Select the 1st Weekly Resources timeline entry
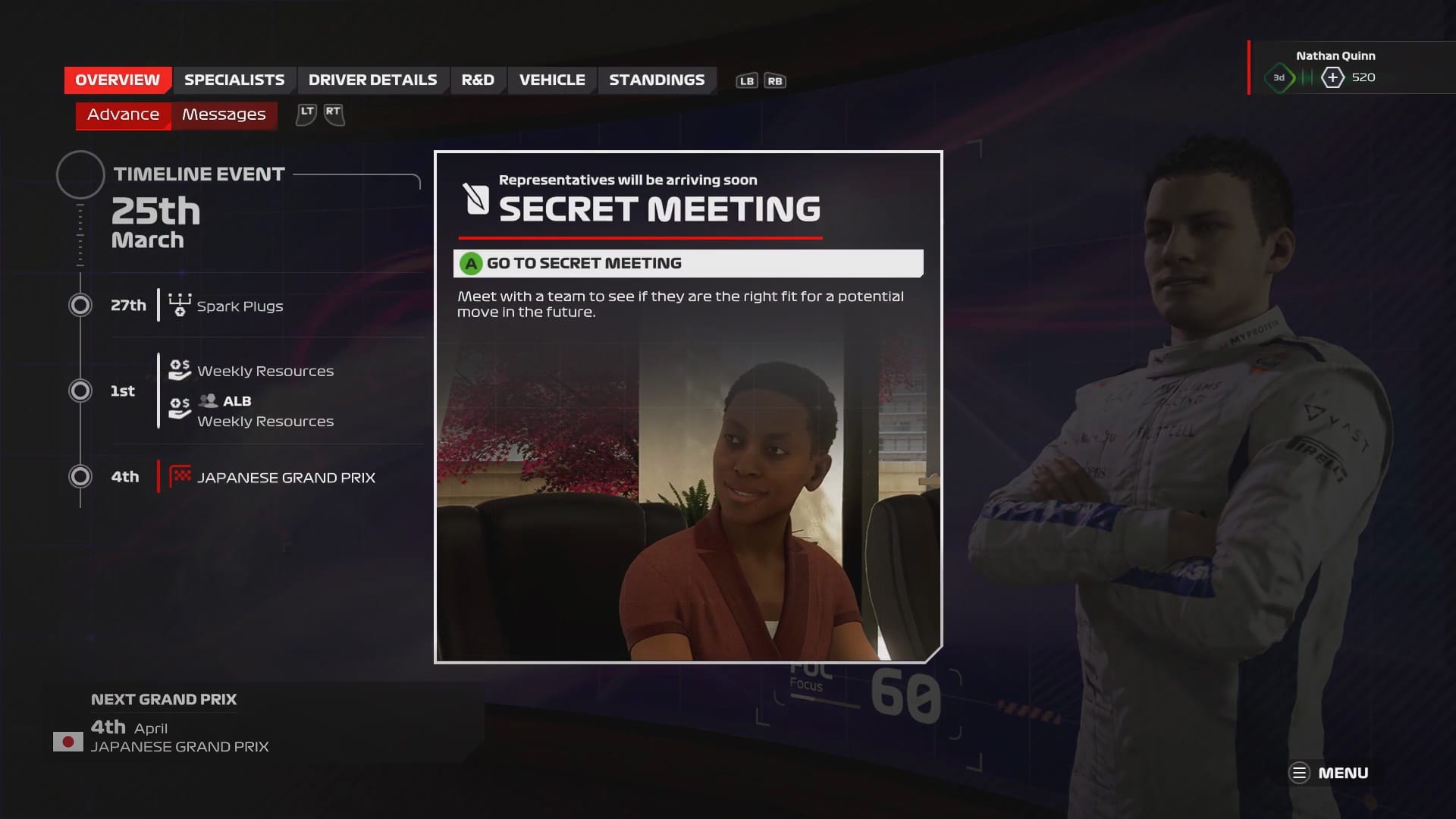1456x819 pixels. tap(265, 371)
